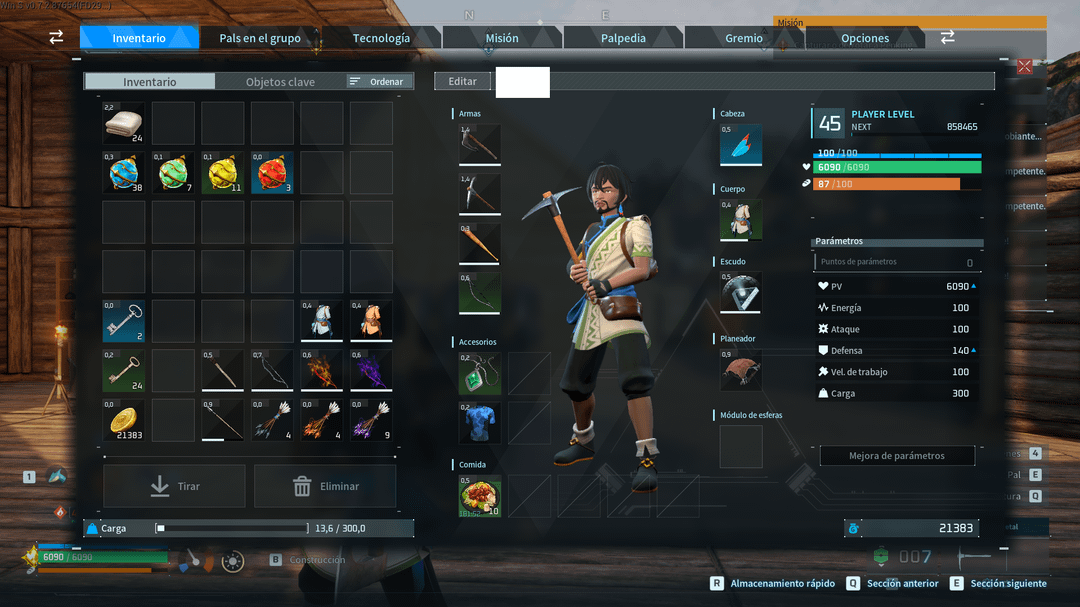Switch to the Pals en el grupo tab
This screenshot has width=1080, height=607.
(260, 38)
